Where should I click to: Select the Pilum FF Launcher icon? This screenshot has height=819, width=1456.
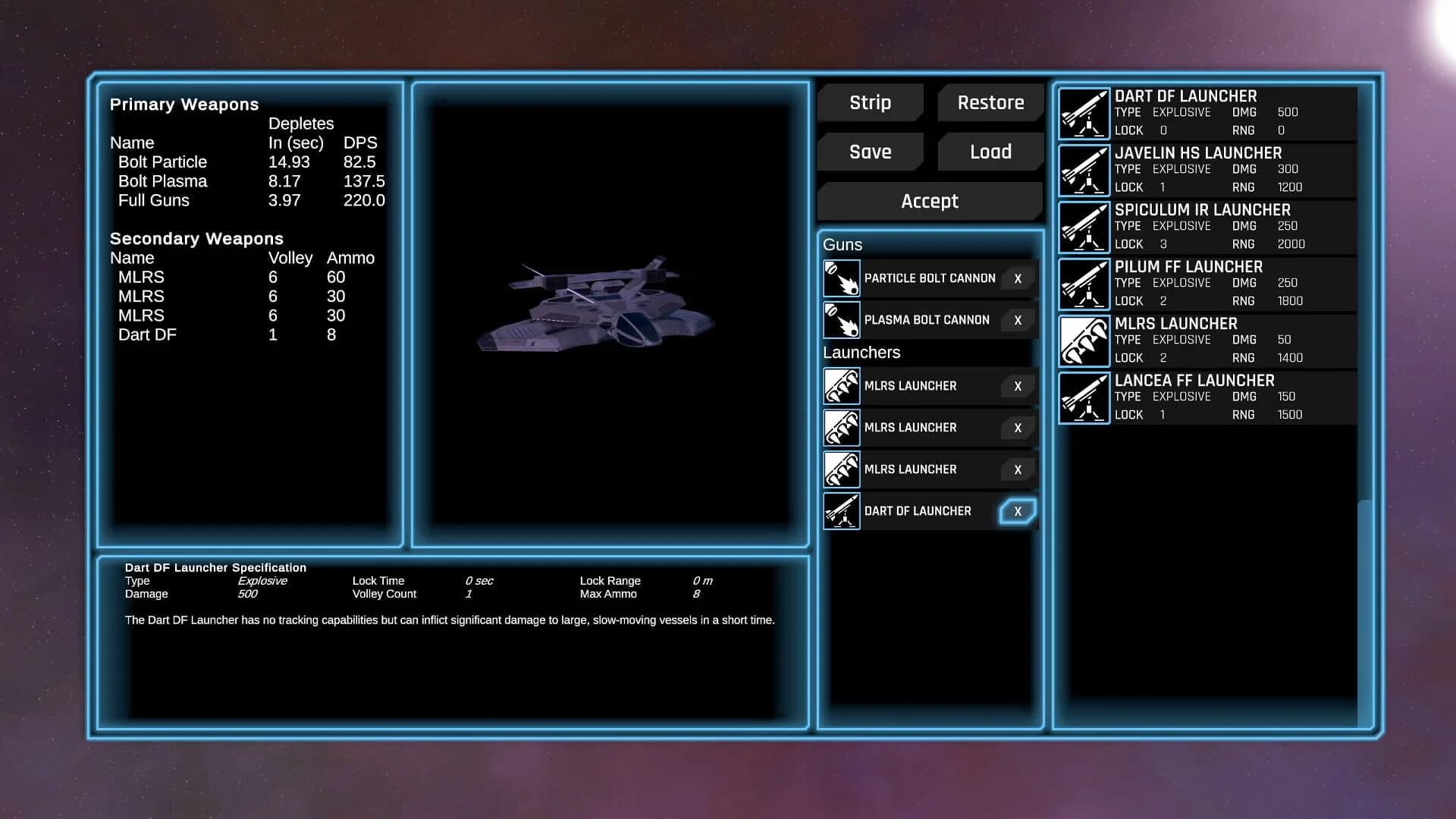[1083, 283]
